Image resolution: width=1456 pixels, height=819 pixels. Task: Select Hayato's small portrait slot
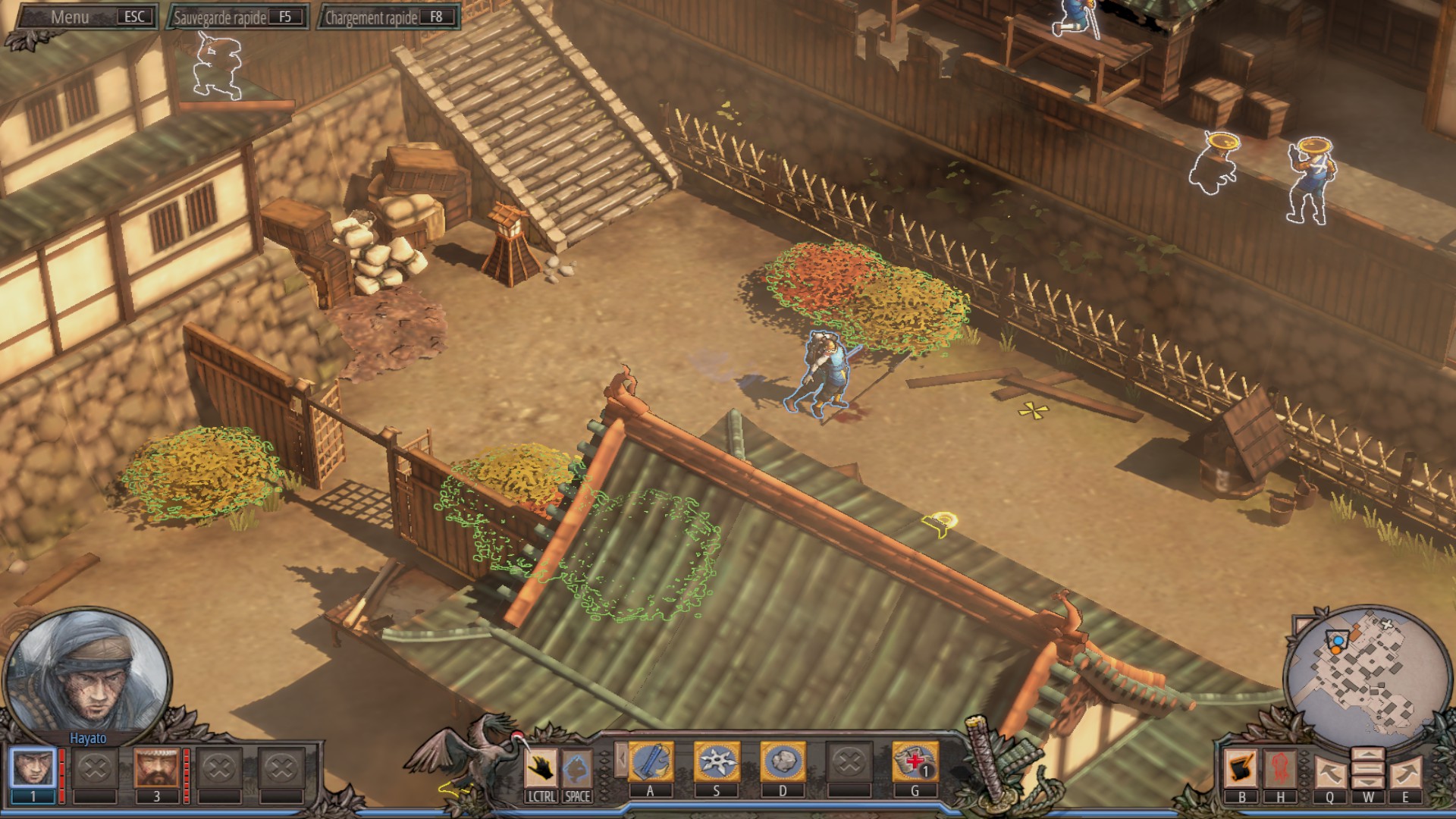point(33,768)
